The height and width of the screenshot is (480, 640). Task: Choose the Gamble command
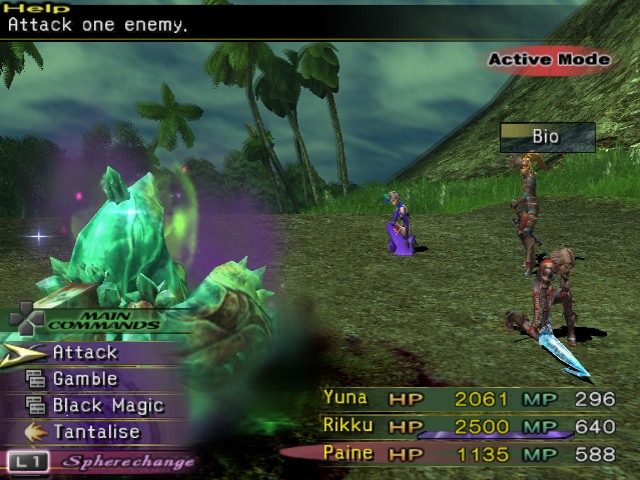coord(85,379)
